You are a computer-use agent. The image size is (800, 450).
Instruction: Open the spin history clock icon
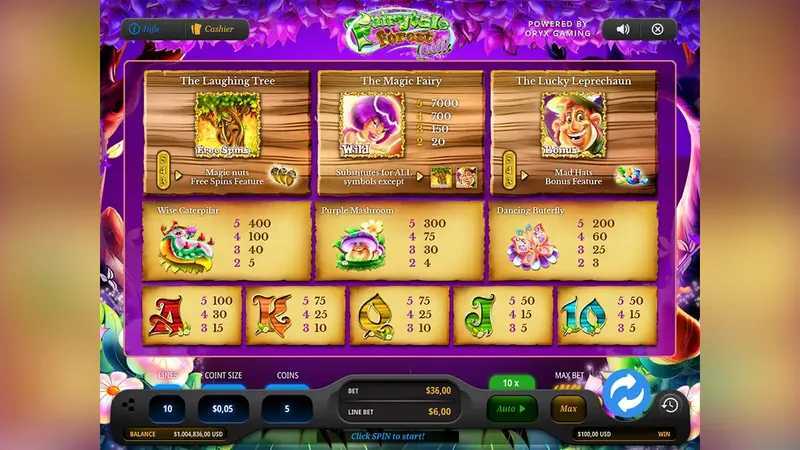coord(670,405)
